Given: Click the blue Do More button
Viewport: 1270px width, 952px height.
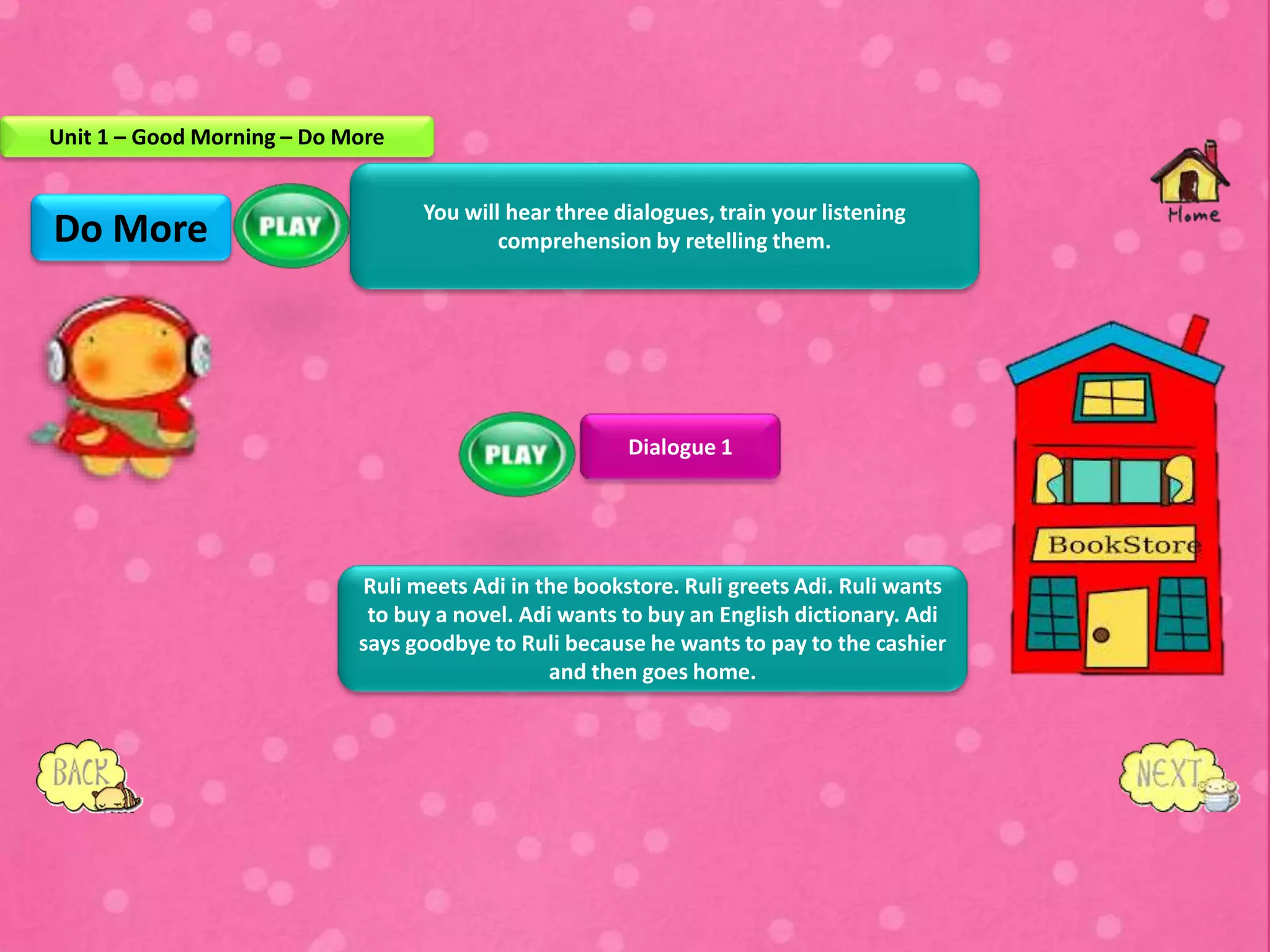Looking at the screenshot, I should point(131,228).
